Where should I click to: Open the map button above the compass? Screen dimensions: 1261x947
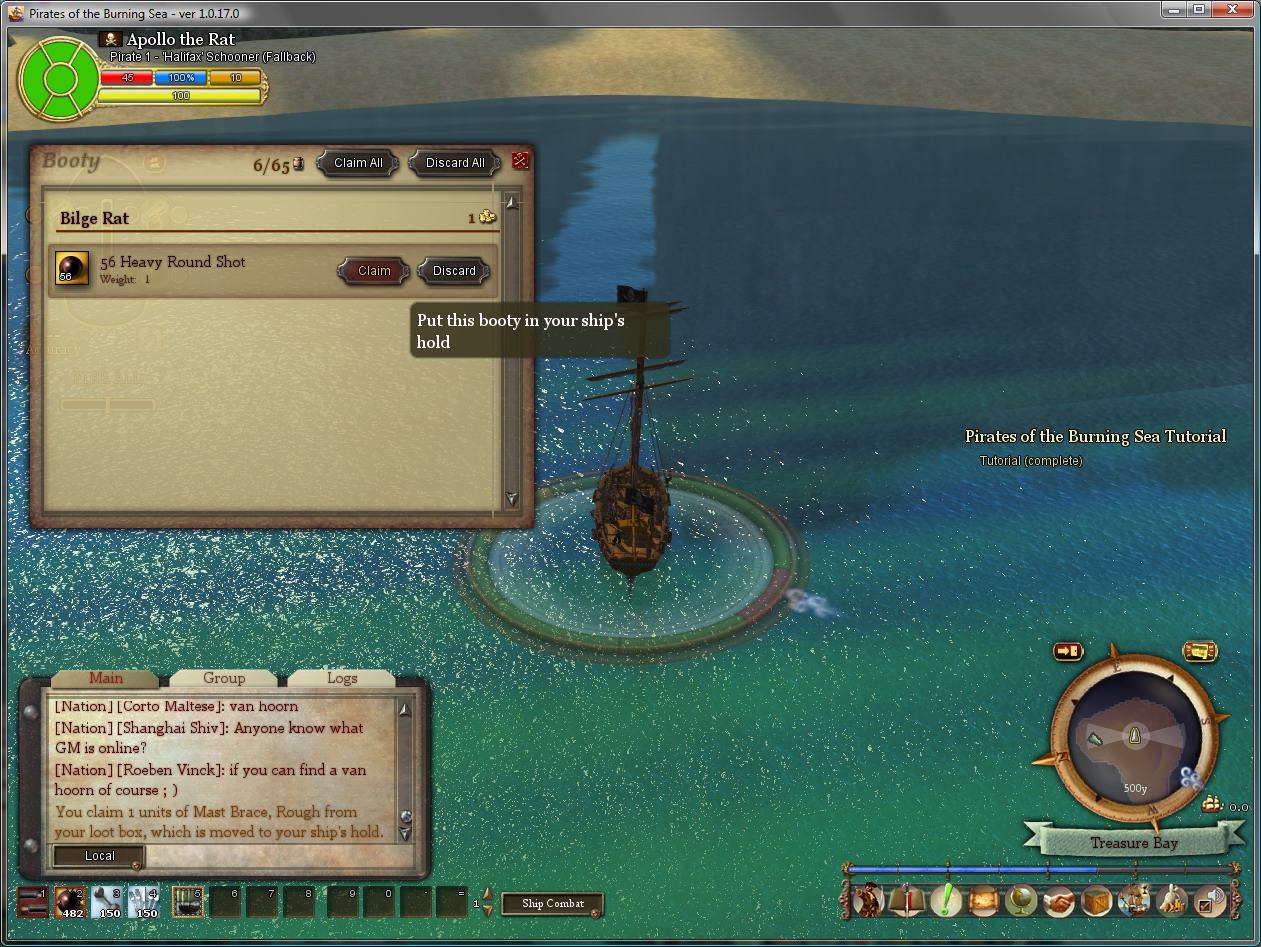pos(1199,652)
